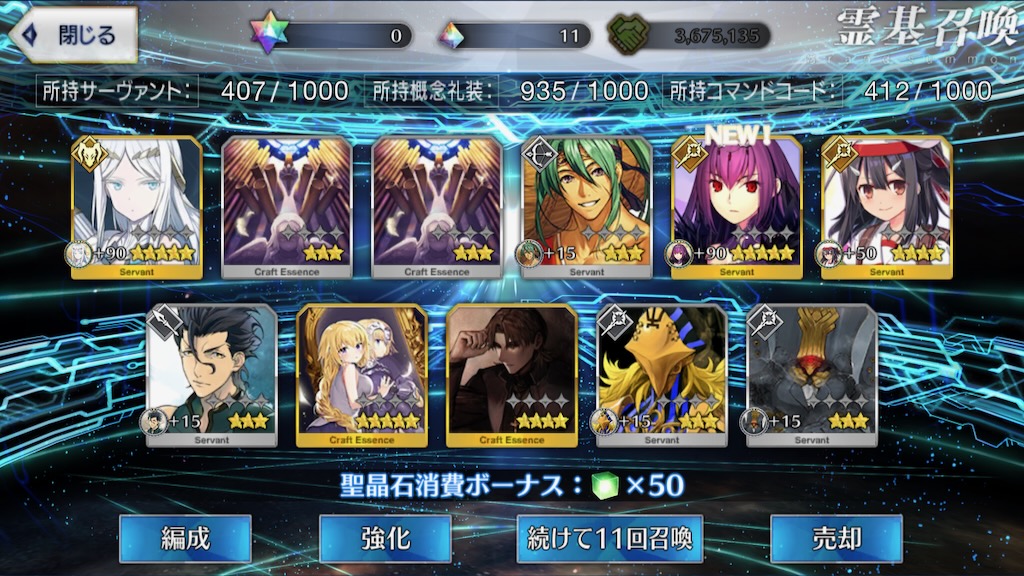View the NEW purple-haired Servant card
The image size is (1024, 576).
click(x=737, y=206)
